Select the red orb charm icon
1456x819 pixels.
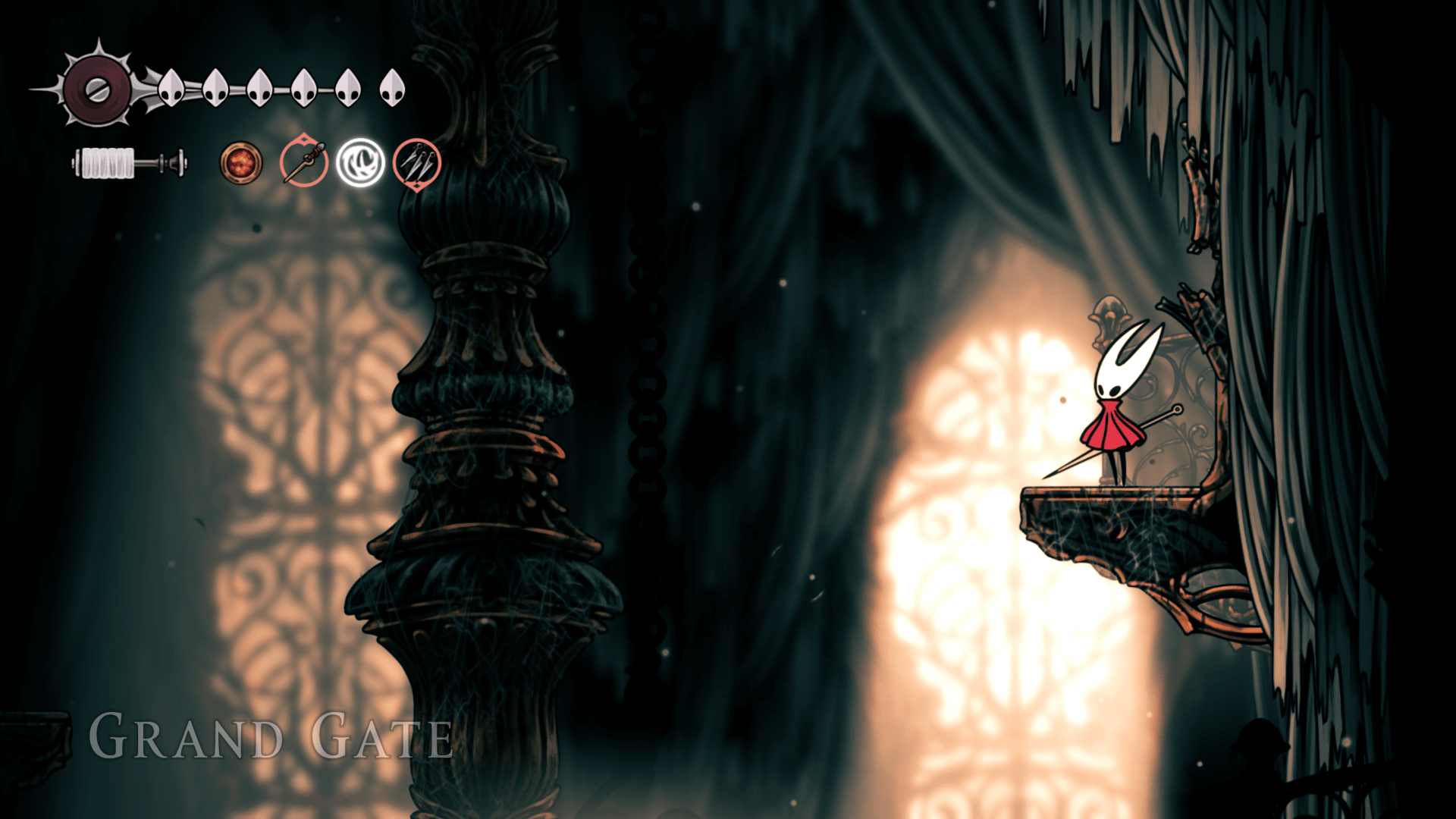point(241,163)
